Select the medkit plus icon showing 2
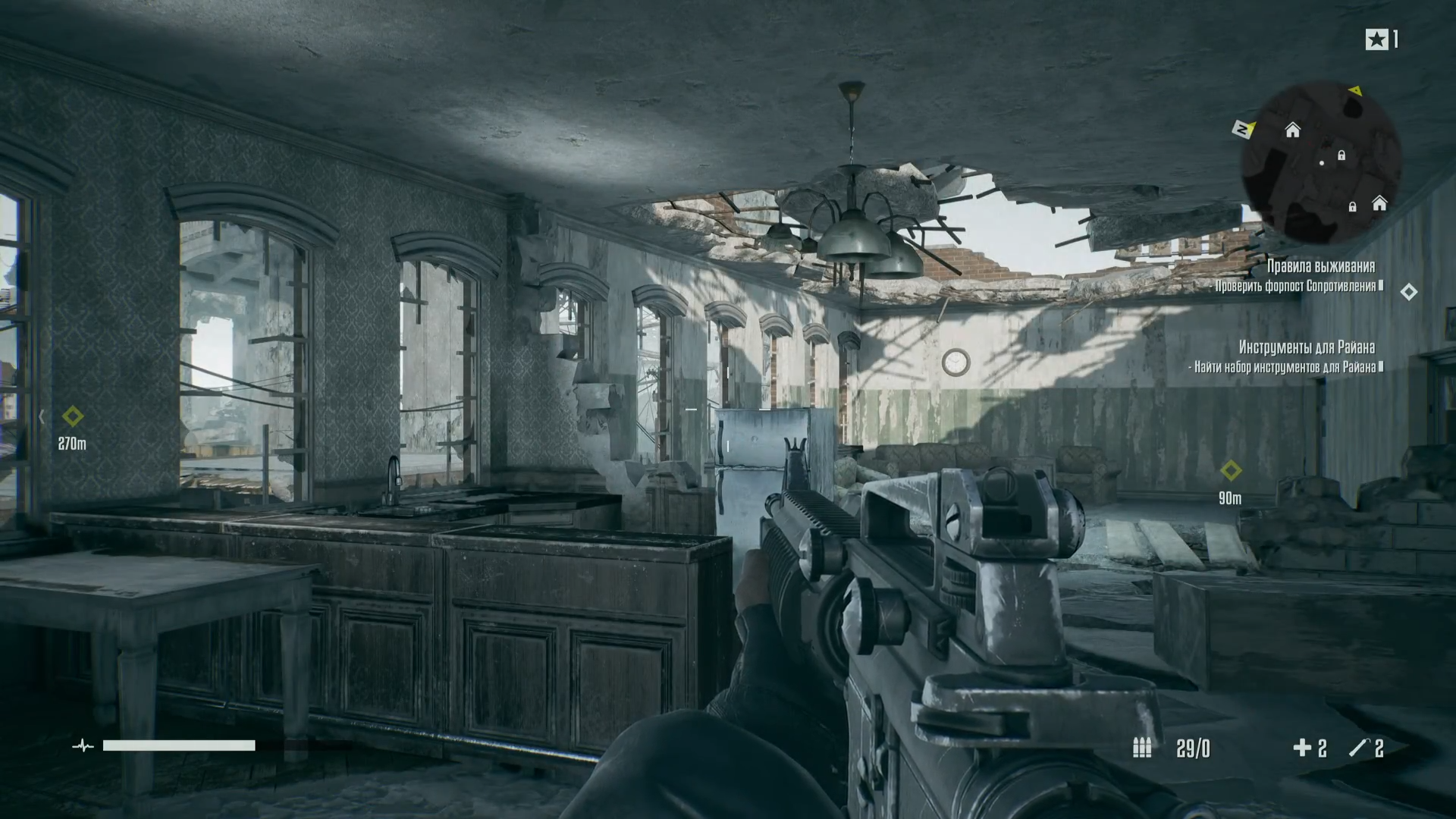 1301,749
